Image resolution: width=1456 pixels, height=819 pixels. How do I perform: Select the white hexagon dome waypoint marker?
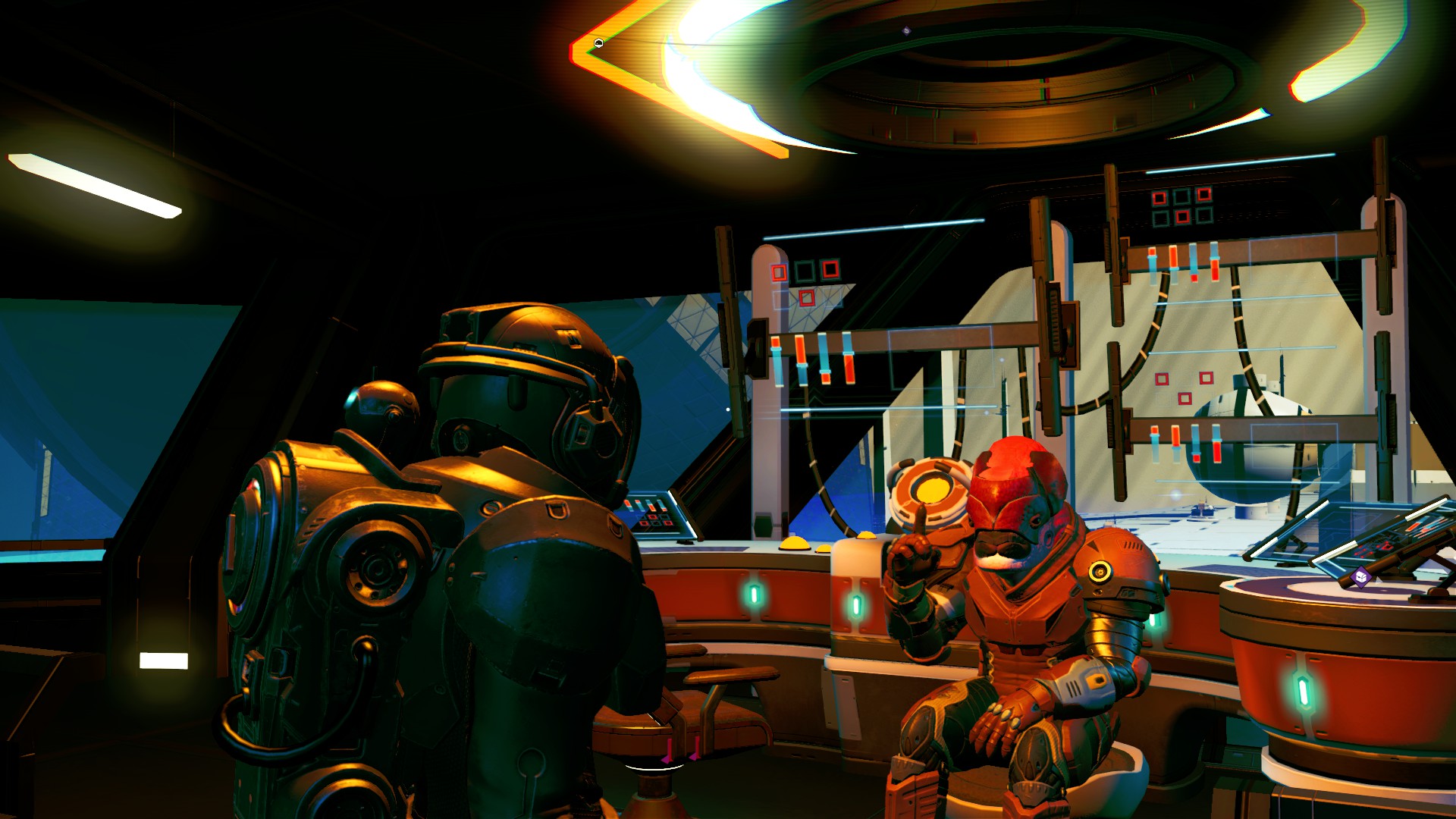coord(599,43)
